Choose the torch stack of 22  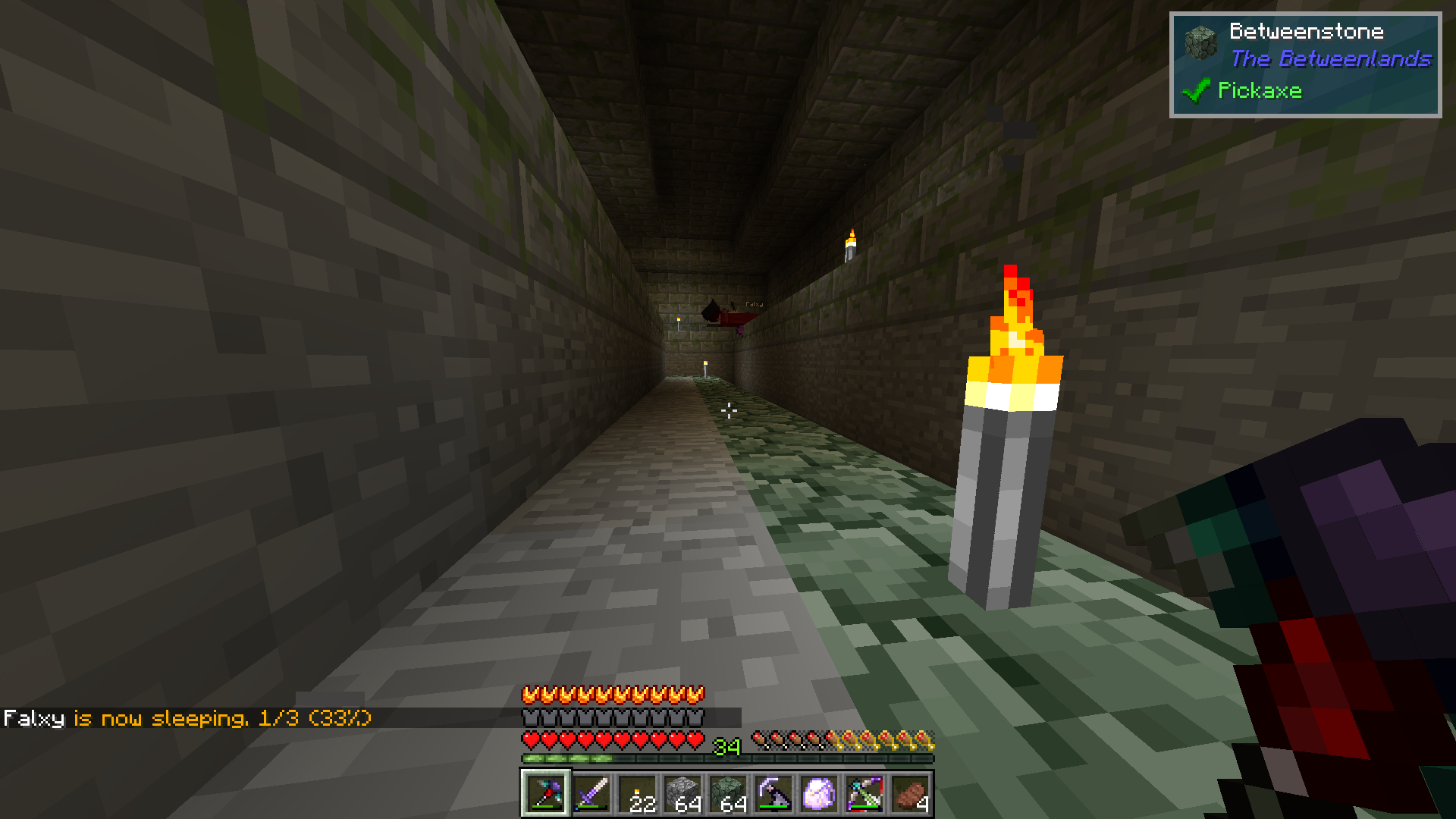(x=637, y=794)
